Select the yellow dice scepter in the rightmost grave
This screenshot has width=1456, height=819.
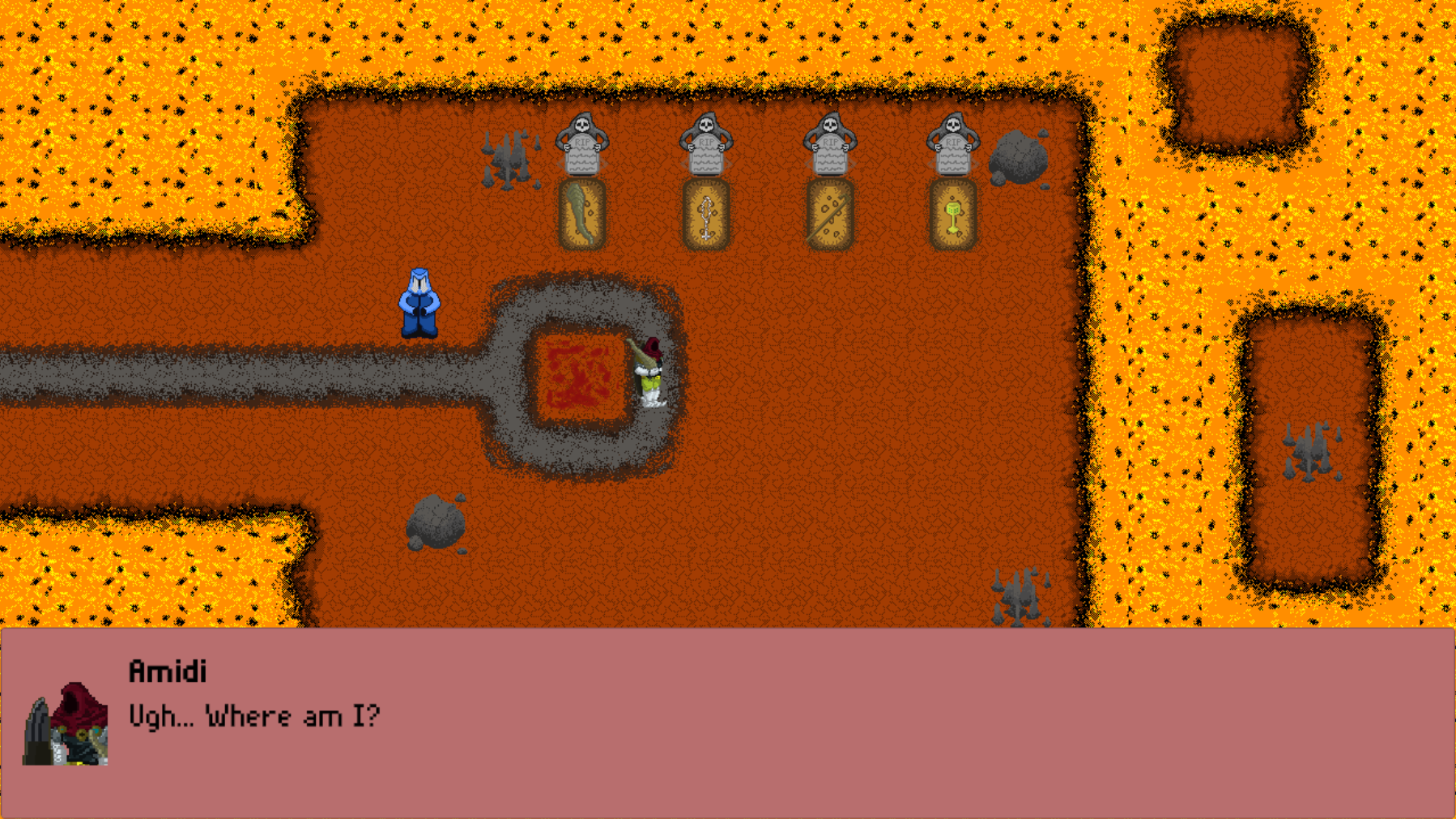[x=952, y=214]
